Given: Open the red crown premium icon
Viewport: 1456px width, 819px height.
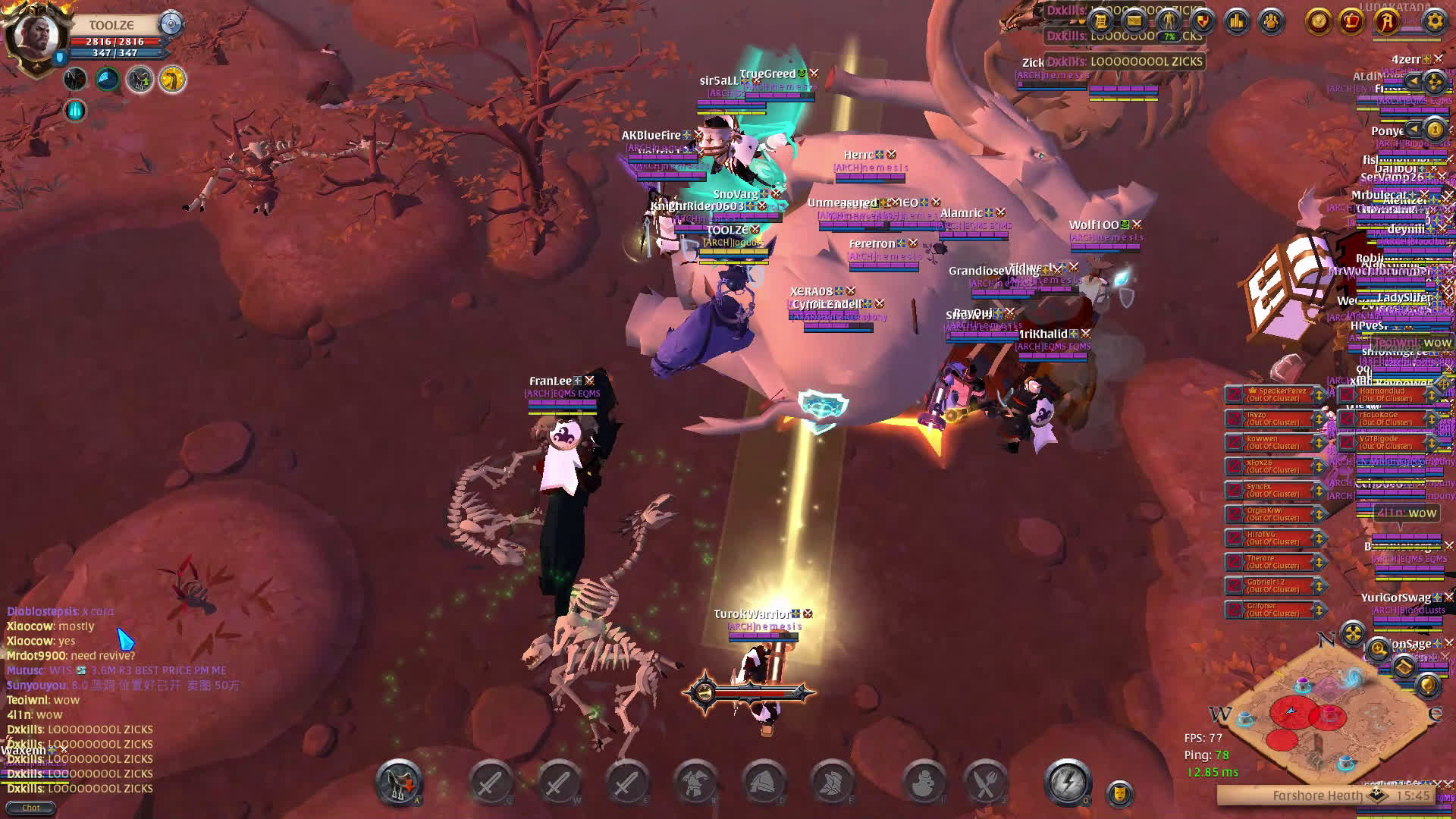Looking at the screenshot, I should coord(1351,21).
